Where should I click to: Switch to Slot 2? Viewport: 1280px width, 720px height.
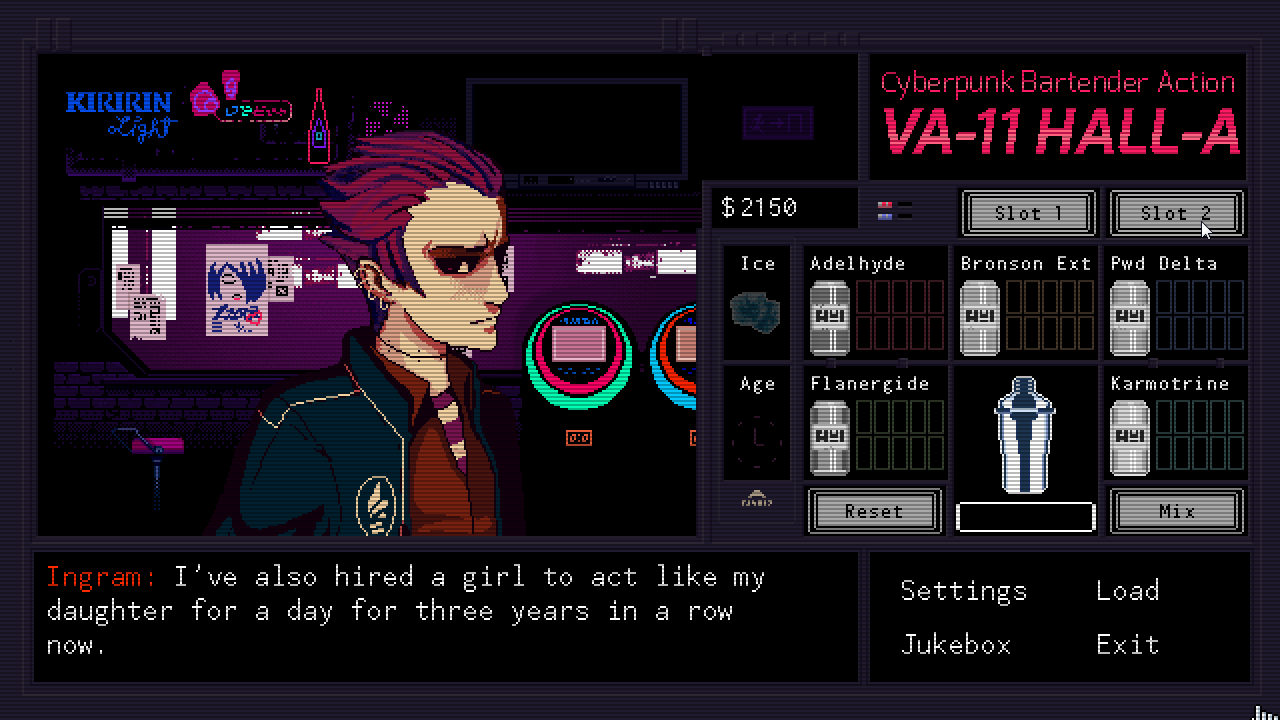tap(1176, 213)
